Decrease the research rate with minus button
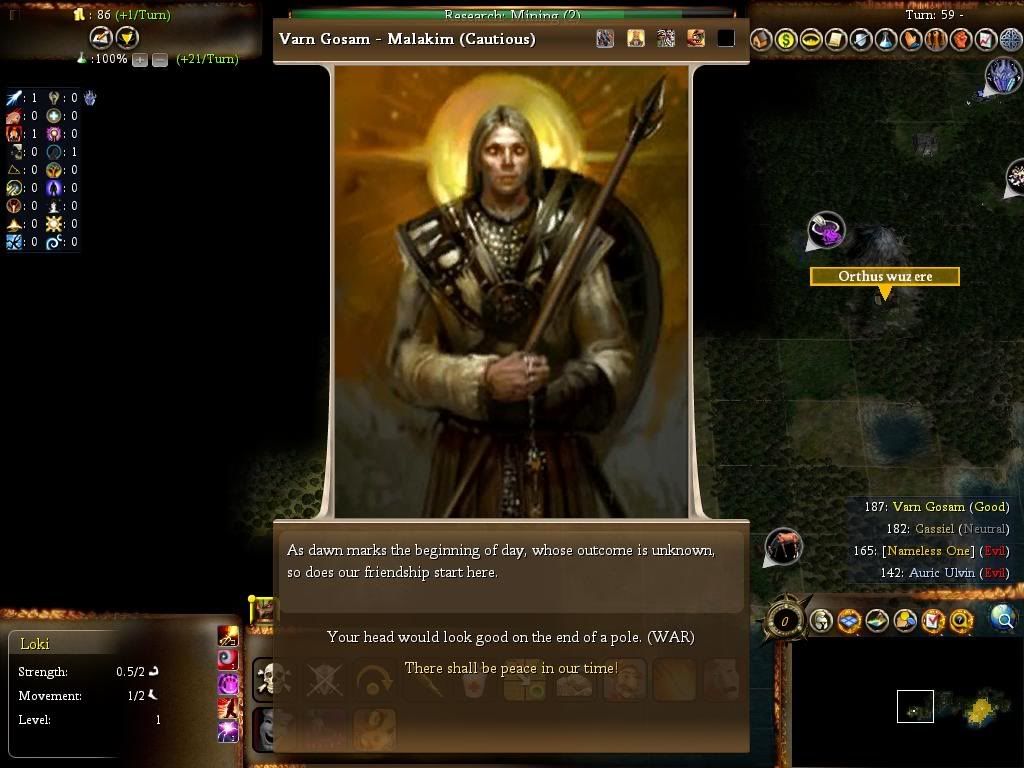Viewport: 1024px width, 768px height. pyautogui.click(x=160, y=60)
